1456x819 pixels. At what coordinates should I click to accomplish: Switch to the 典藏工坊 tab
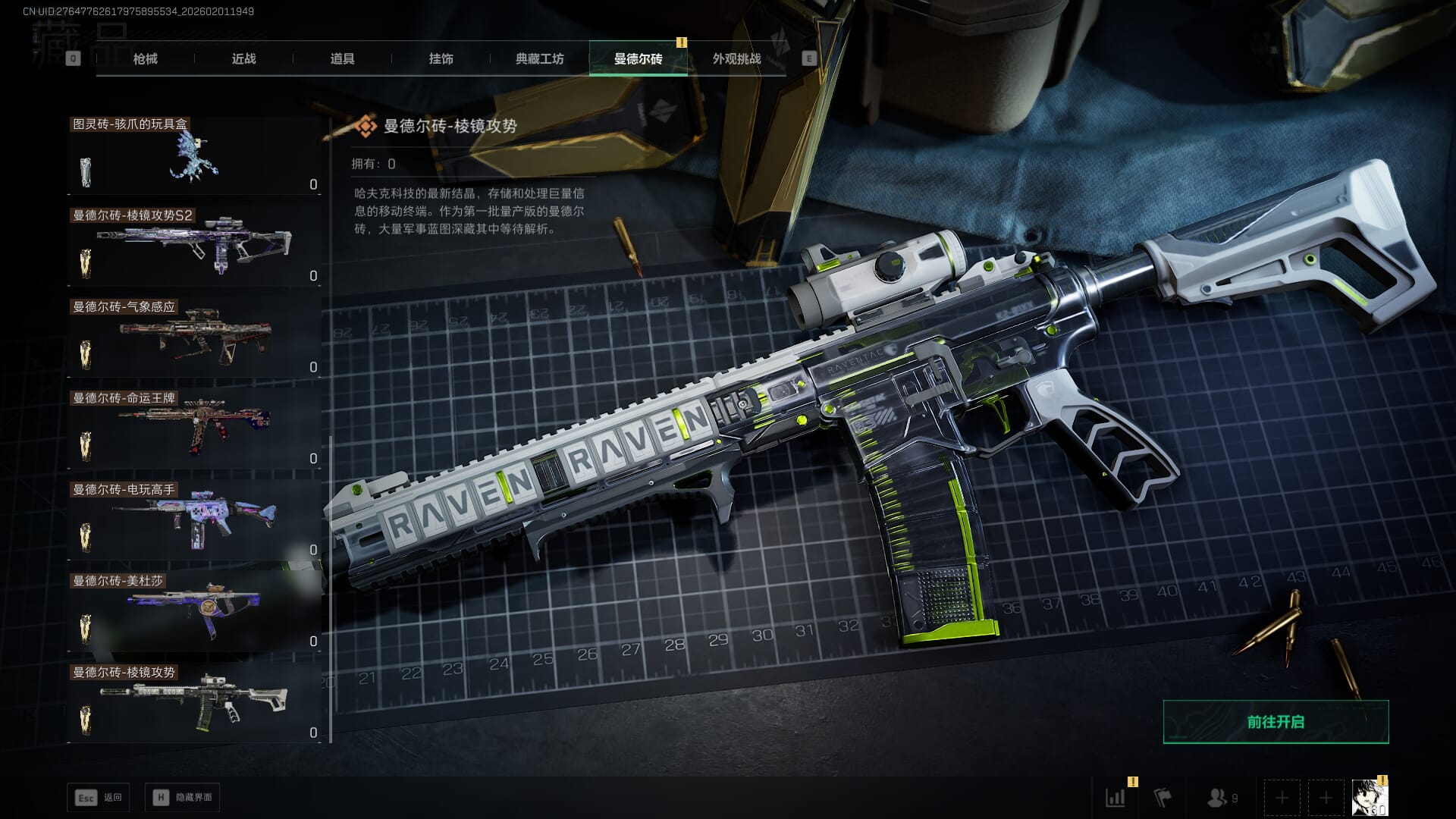[x=539, y=59]
